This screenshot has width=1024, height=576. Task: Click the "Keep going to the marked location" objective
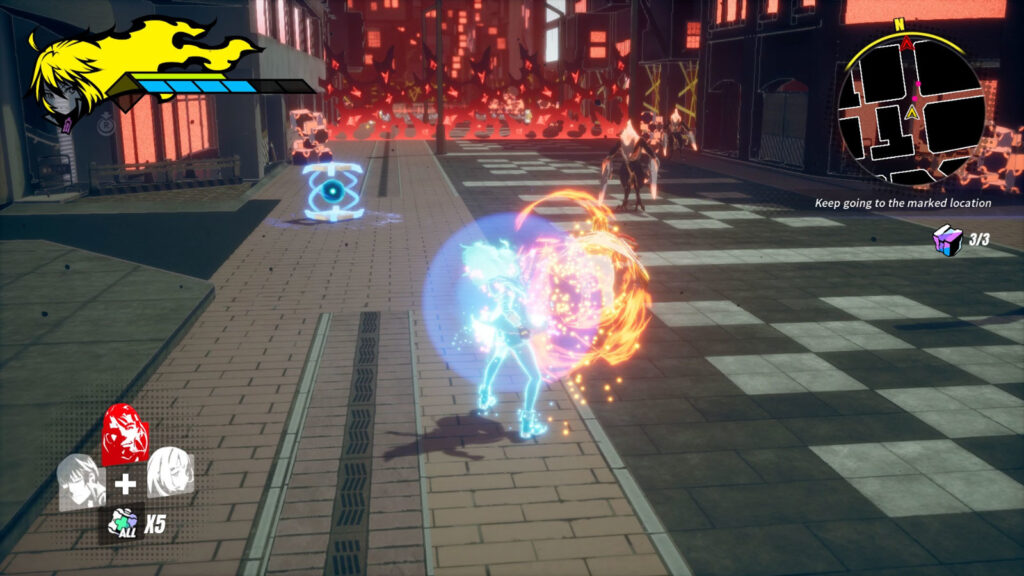tap(903, 203)
